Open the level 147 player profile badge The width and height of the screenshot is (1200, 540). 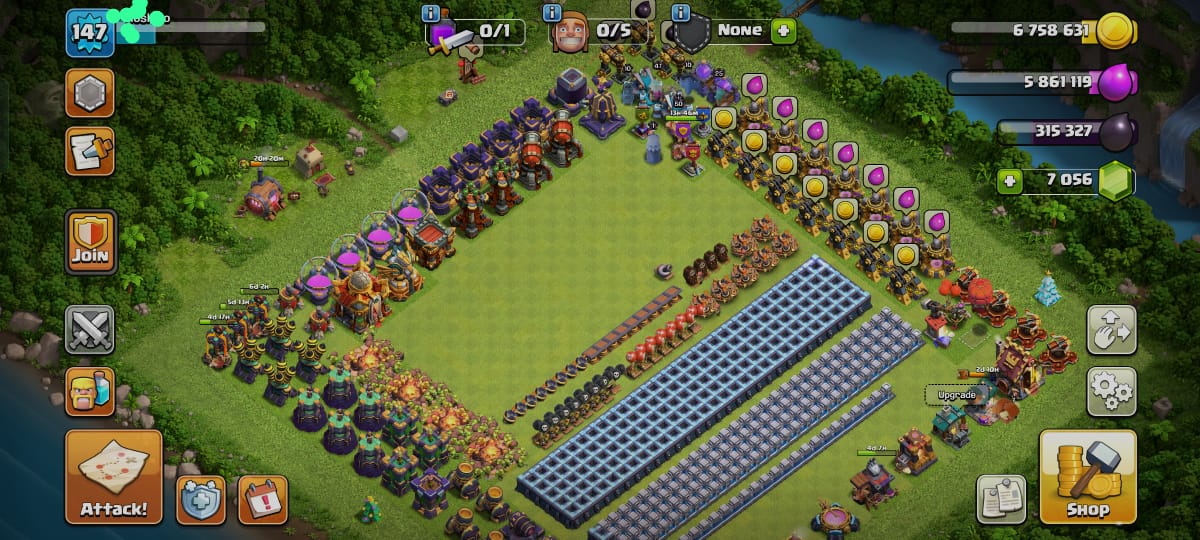pyautogui.click(x=90, y=33)
